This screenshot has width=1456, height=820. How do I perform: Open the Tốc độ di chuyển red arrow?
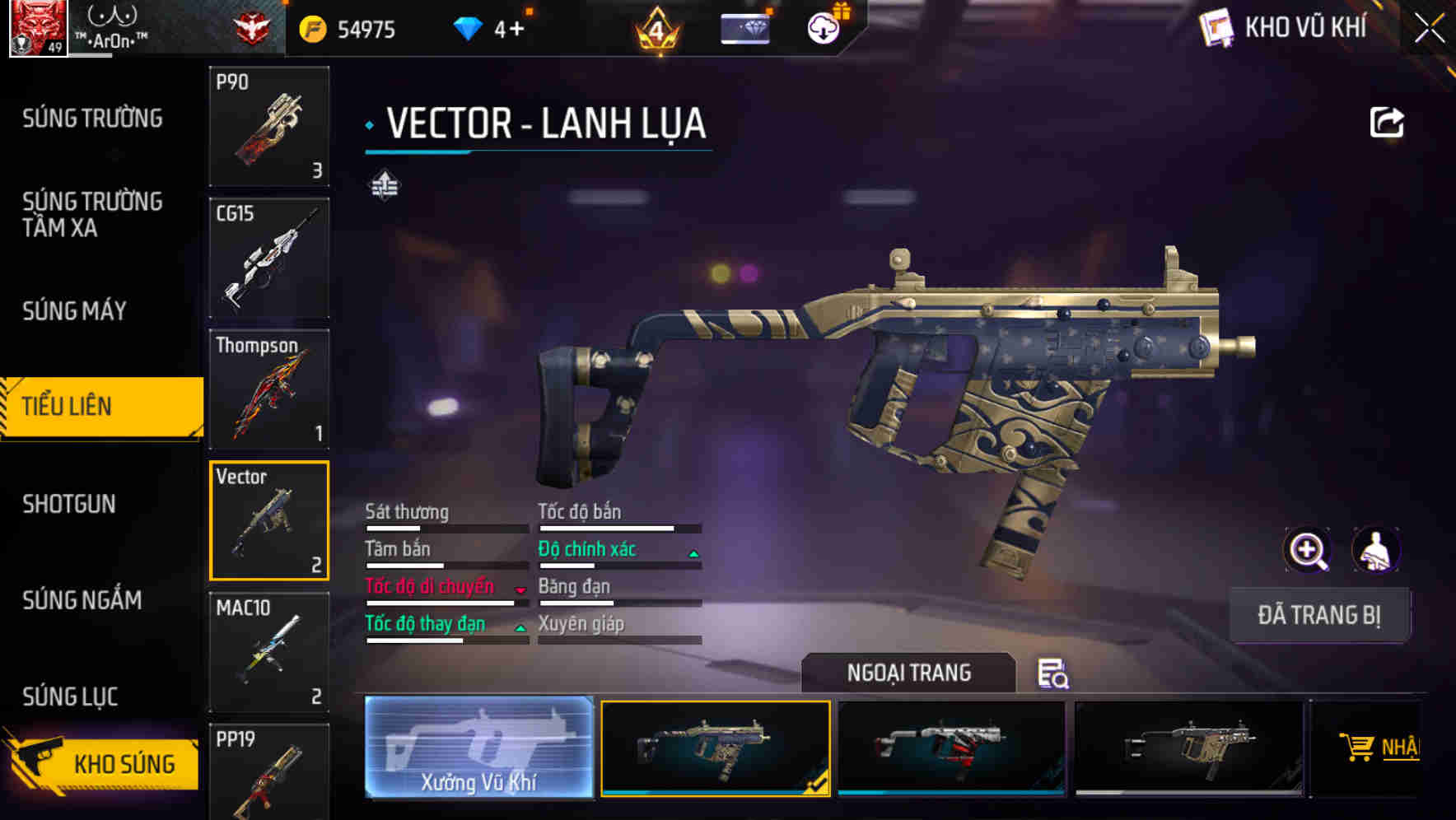[520, 589]
